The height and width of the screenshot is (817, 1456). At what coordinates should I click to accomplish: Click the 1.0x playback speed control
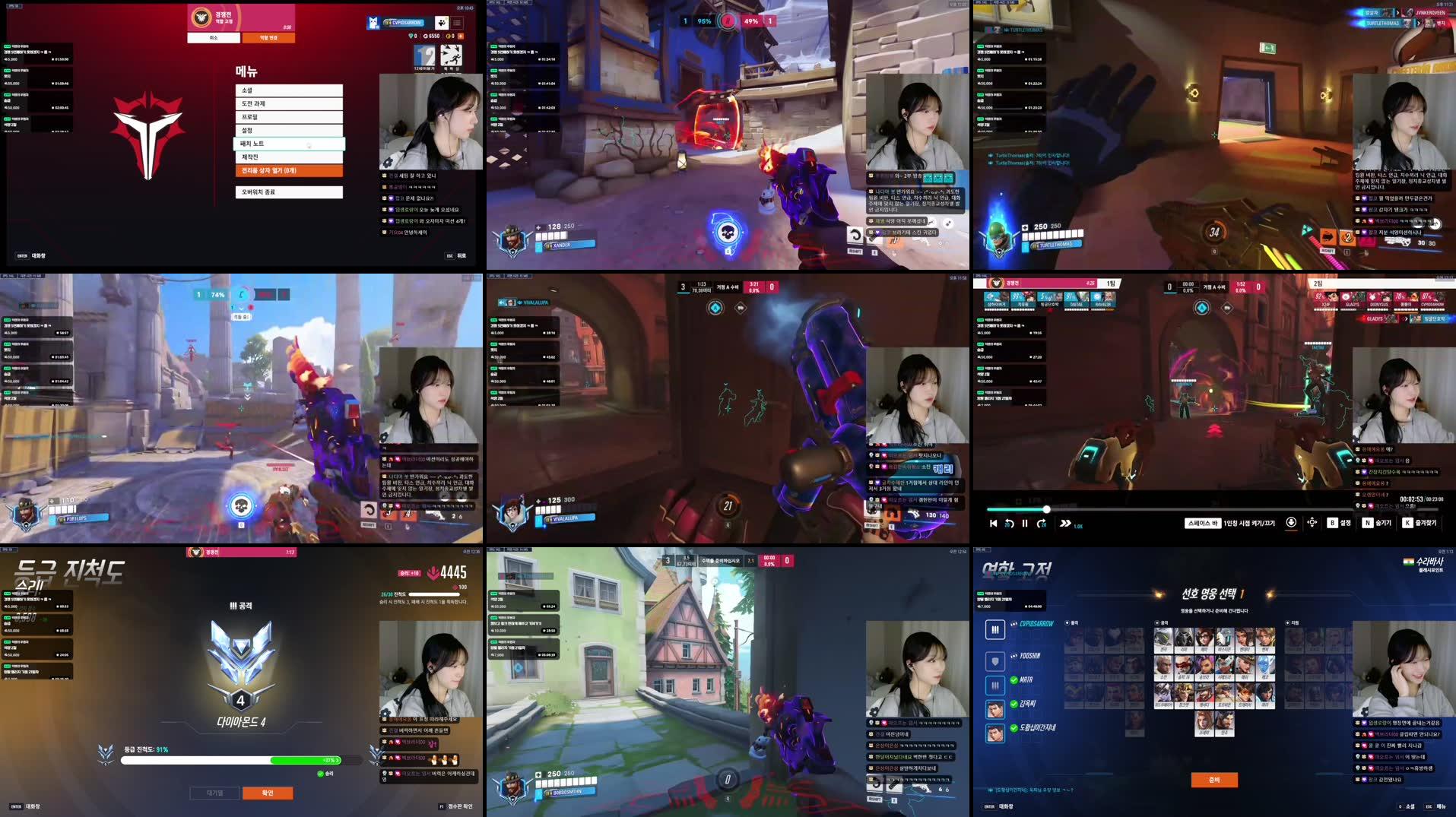[x=1072, y=524]
